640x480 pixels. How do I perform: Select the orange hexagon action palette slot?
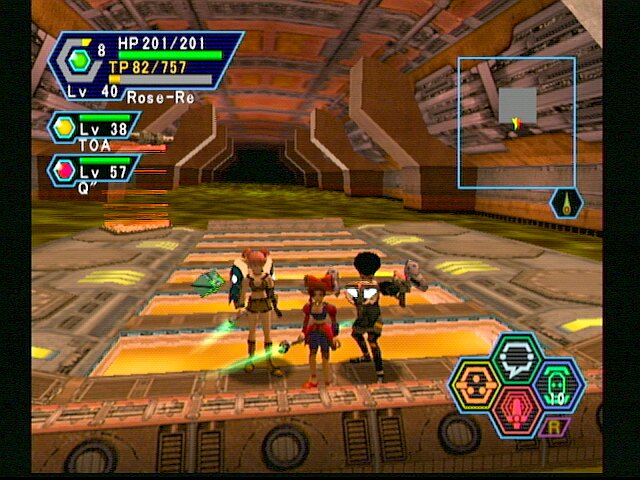[x=474, y=385]
